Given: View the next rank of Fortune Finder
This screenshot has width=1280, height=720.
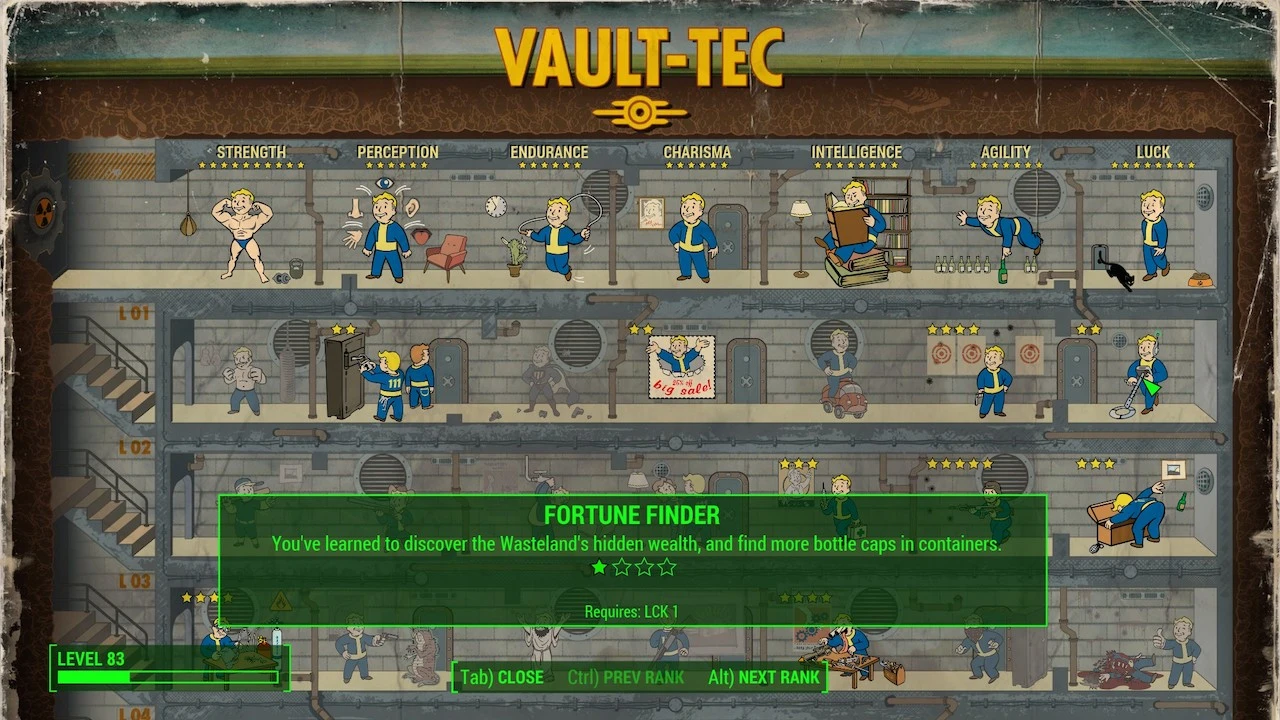Looking at the screenshot, I should (764, 677).
